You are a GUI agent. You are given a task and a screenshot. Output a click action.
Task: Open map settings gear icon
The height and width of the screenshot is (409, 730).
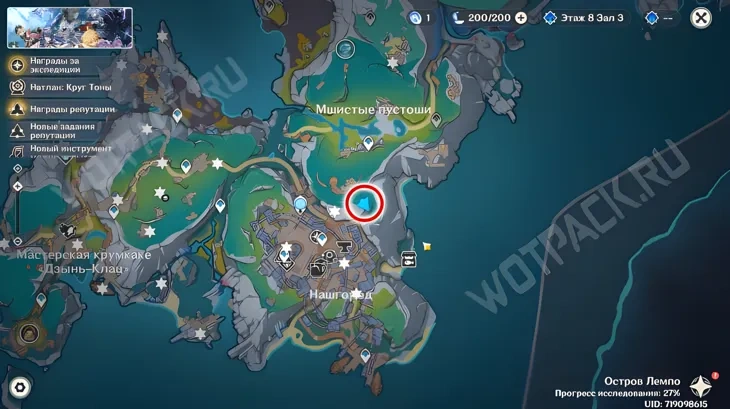click(19, 387)
